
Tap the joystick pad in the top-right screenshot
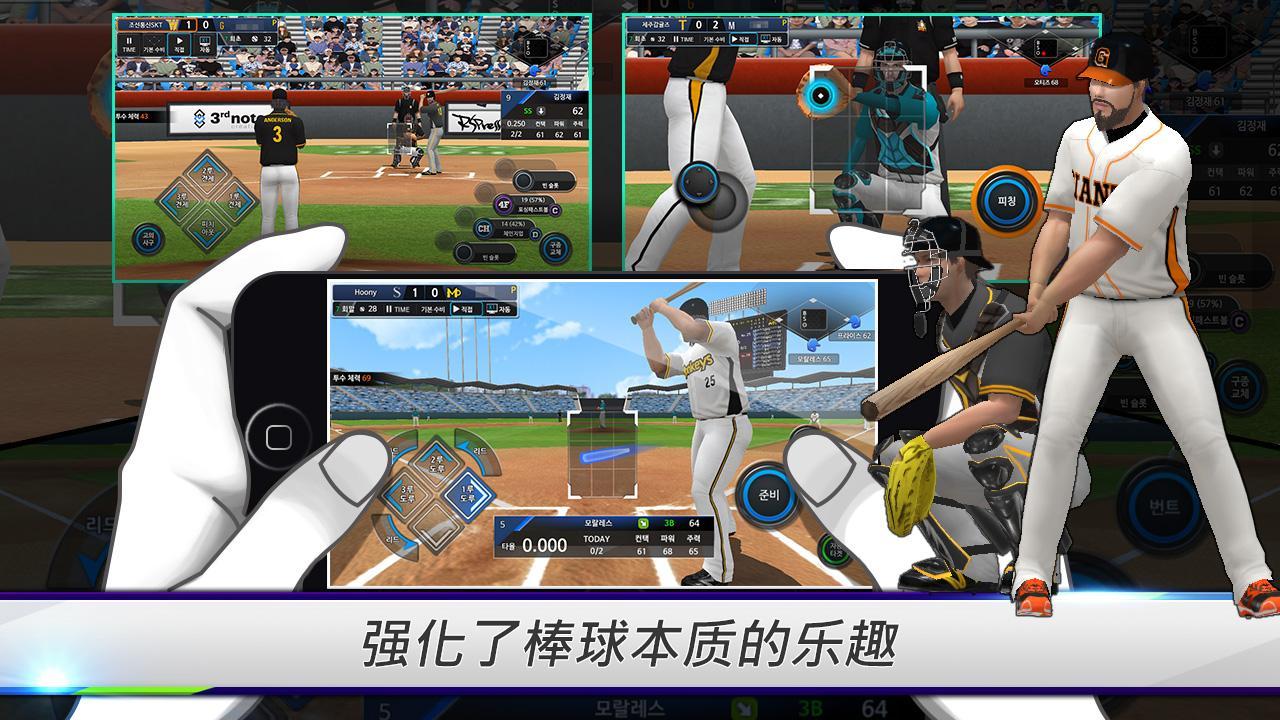click(700, 184)
